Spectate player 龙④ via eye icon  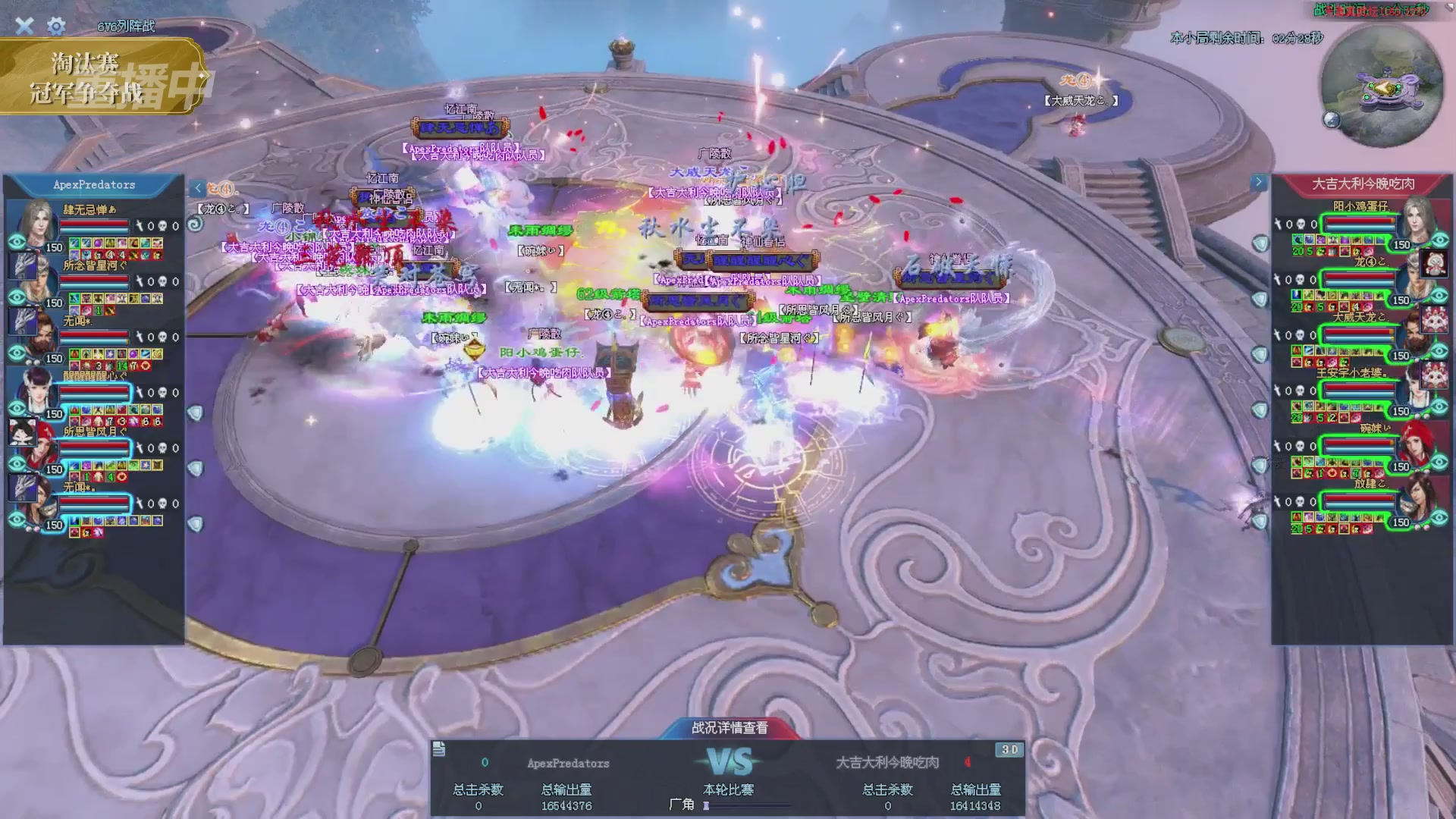click(x=1439, y=296)
